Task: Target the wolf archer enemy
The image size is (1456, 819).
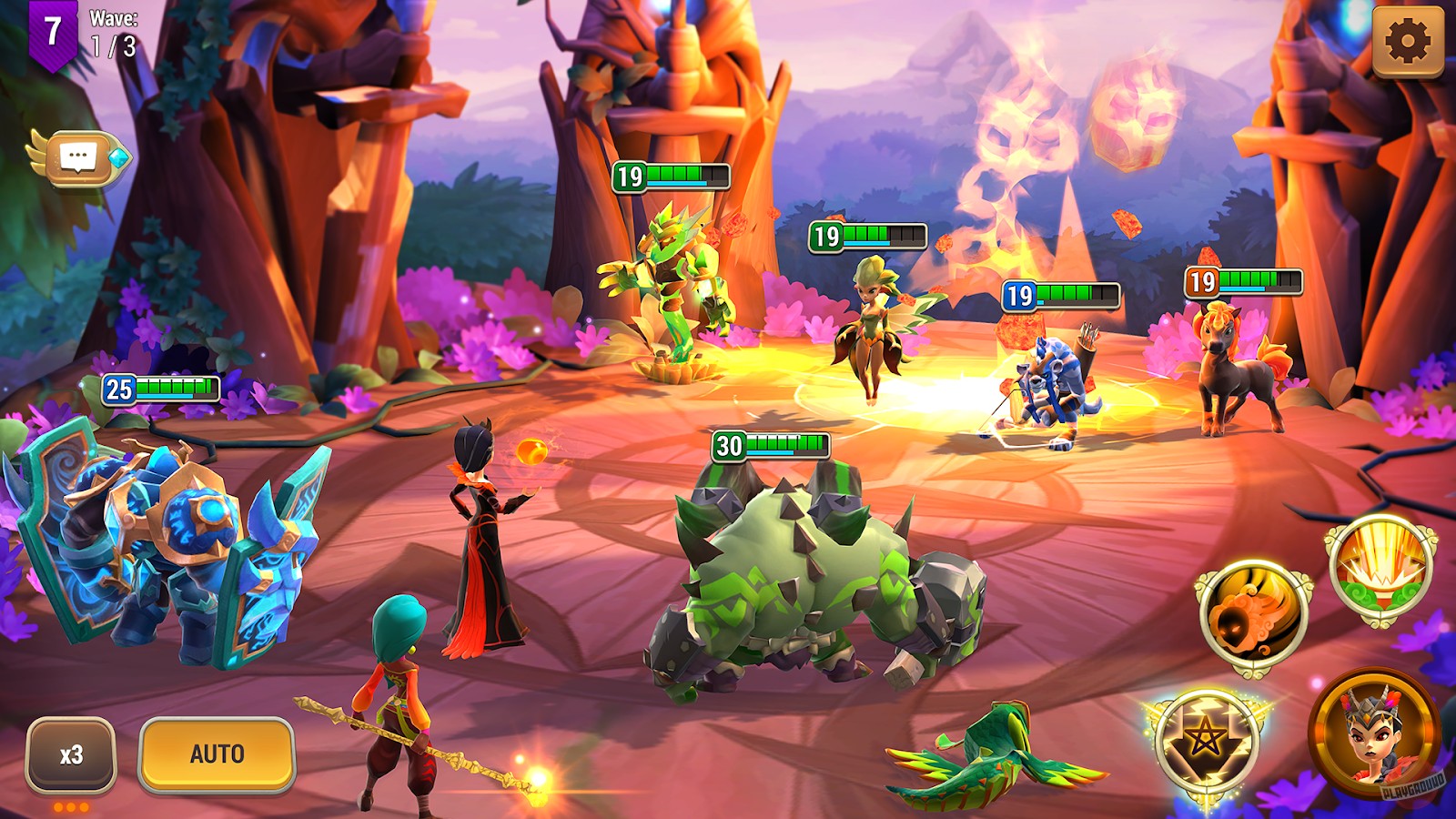Action: (x=1051, y=382)
